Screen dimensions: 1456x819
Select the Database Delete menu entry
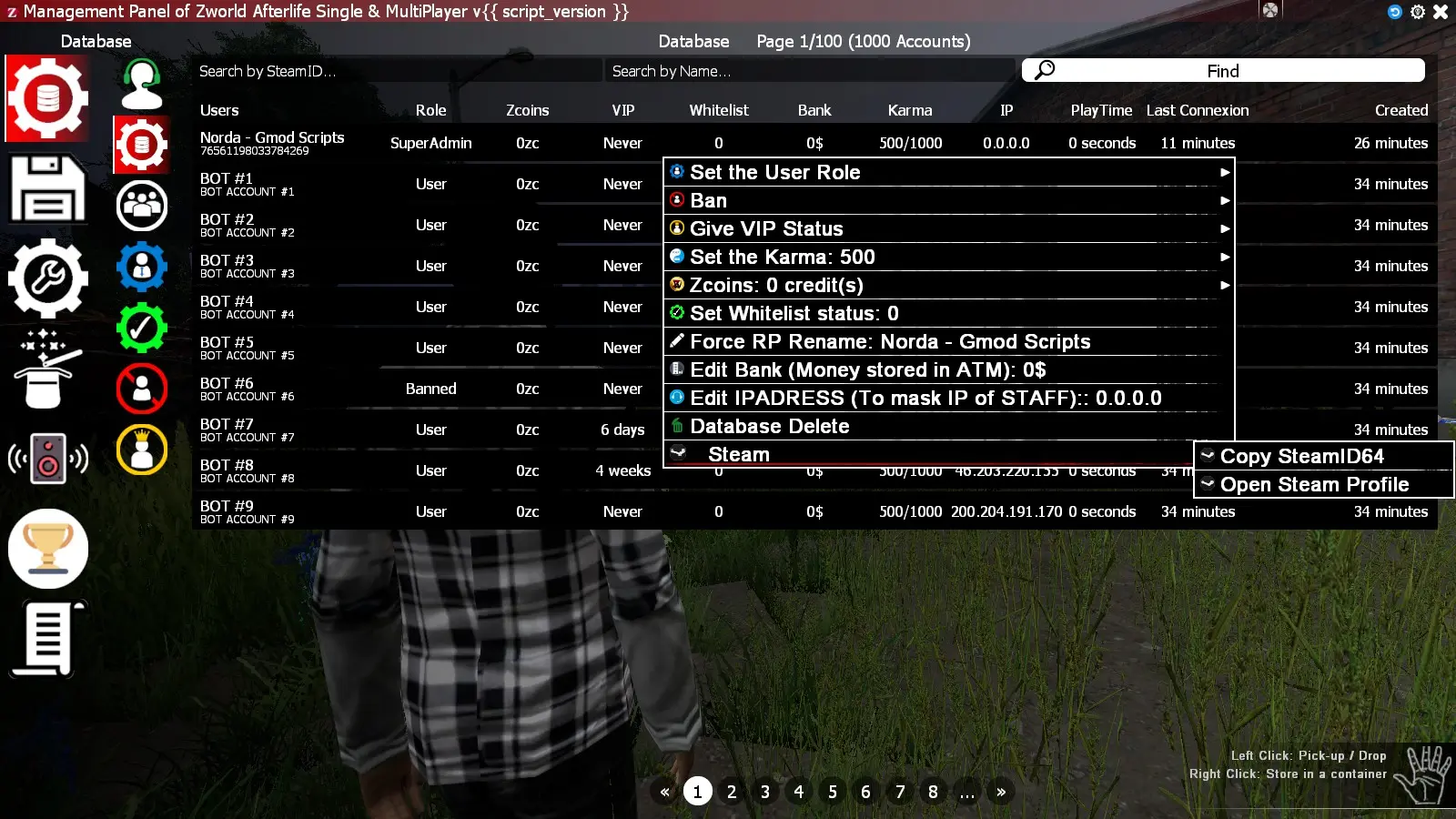[x=769, y=426]
